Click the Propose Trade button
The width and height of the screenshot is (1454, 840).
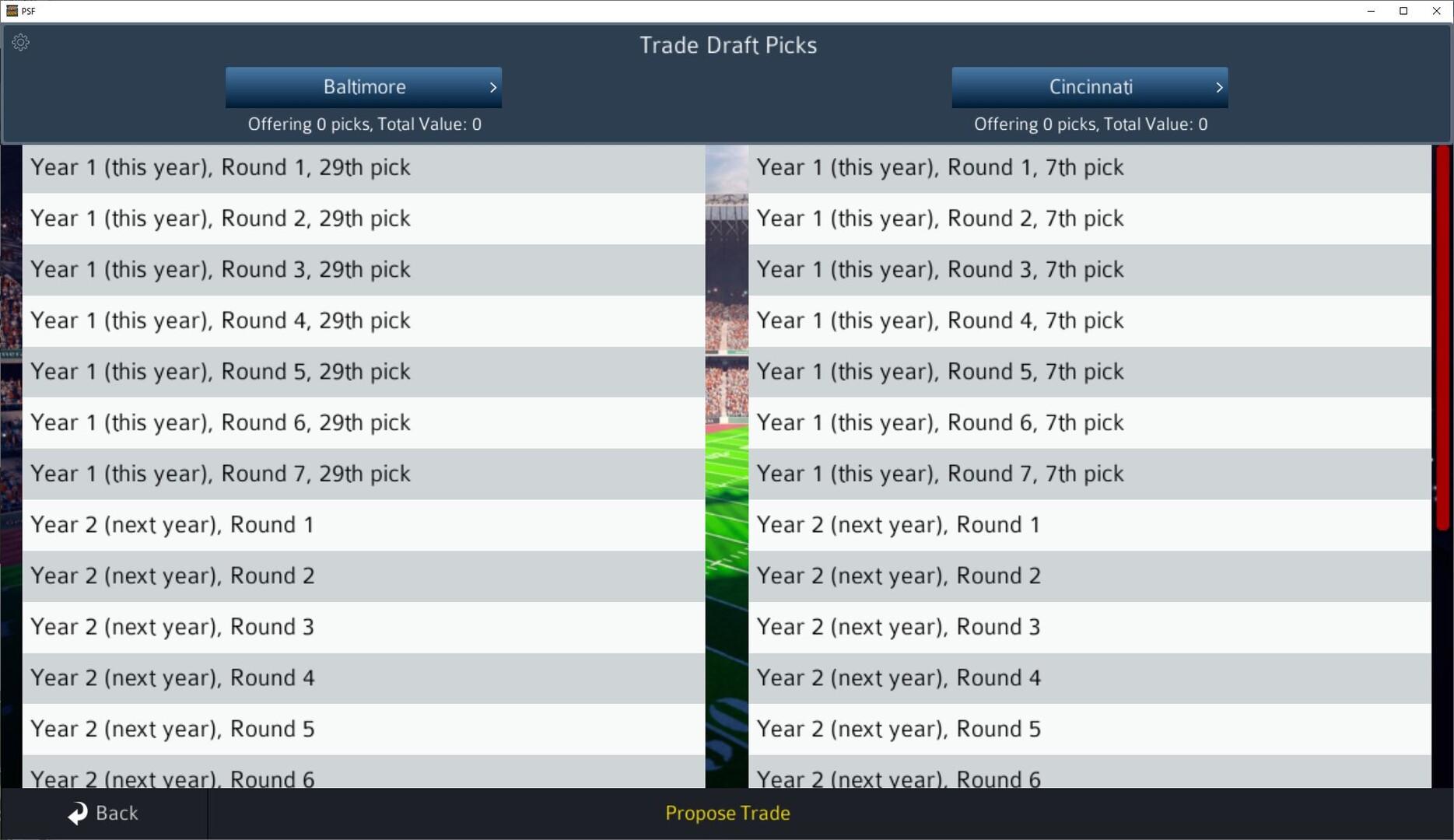point(727,813)
